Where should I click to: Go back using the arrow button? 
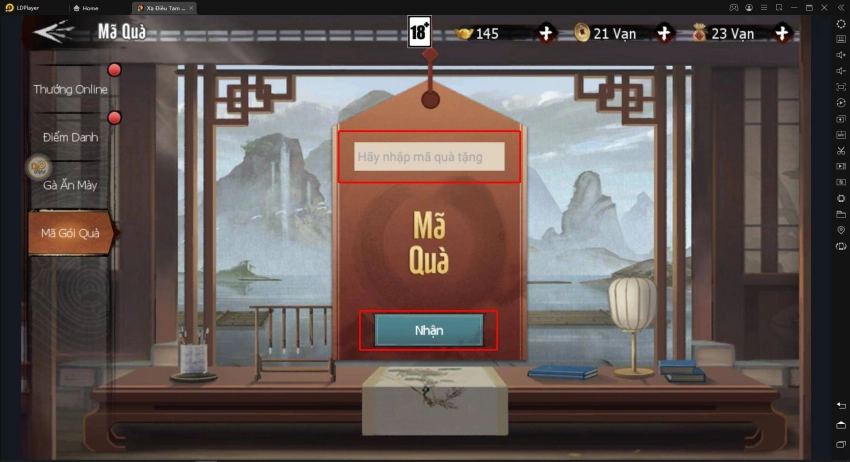(x=53, y=31)
